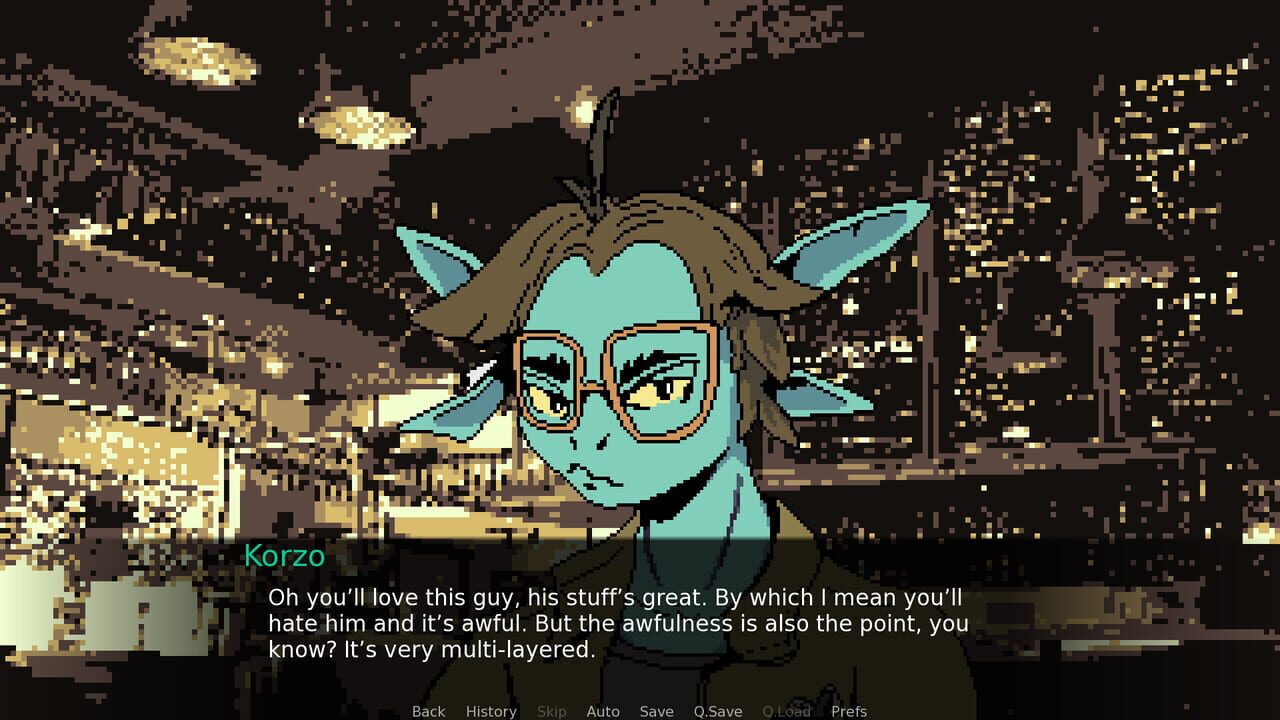
Task: Open the Save game screen
Action: [656, 711]
